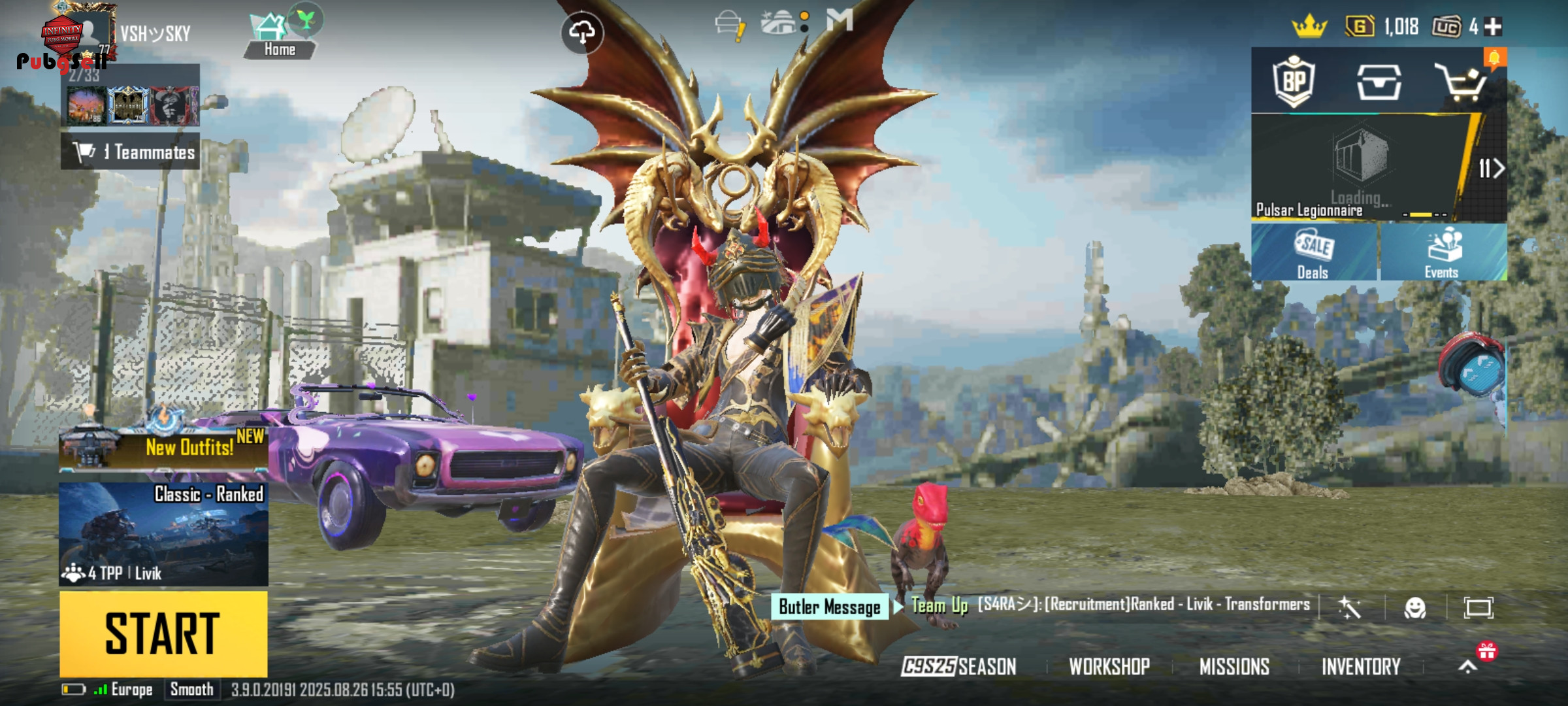Viewport: 1568px width, 706px height.
Task: Open the Events panel
Action: (1443, 253)
